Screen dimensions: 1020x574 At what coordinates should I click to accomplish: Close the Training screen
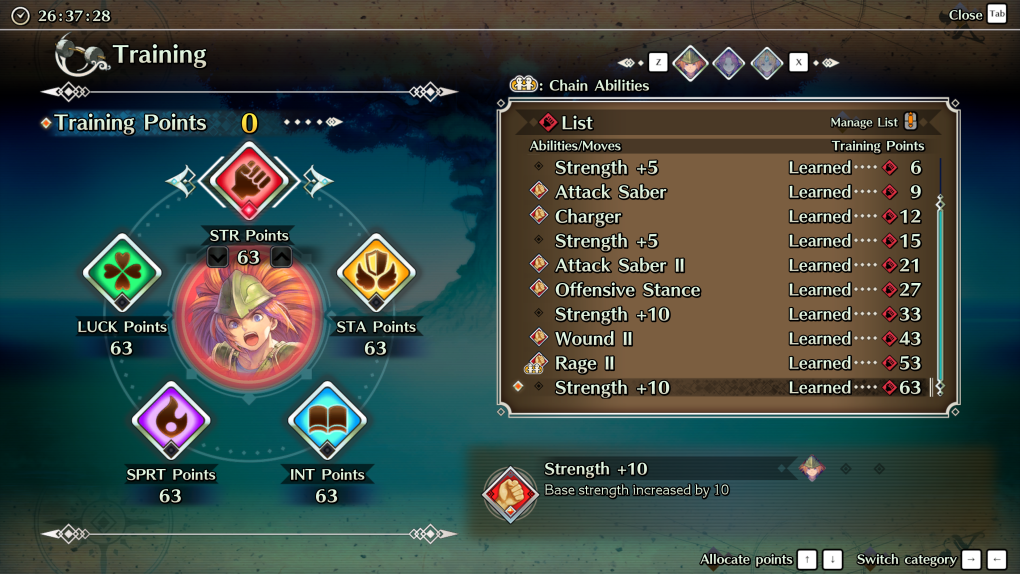pos(977,14)
